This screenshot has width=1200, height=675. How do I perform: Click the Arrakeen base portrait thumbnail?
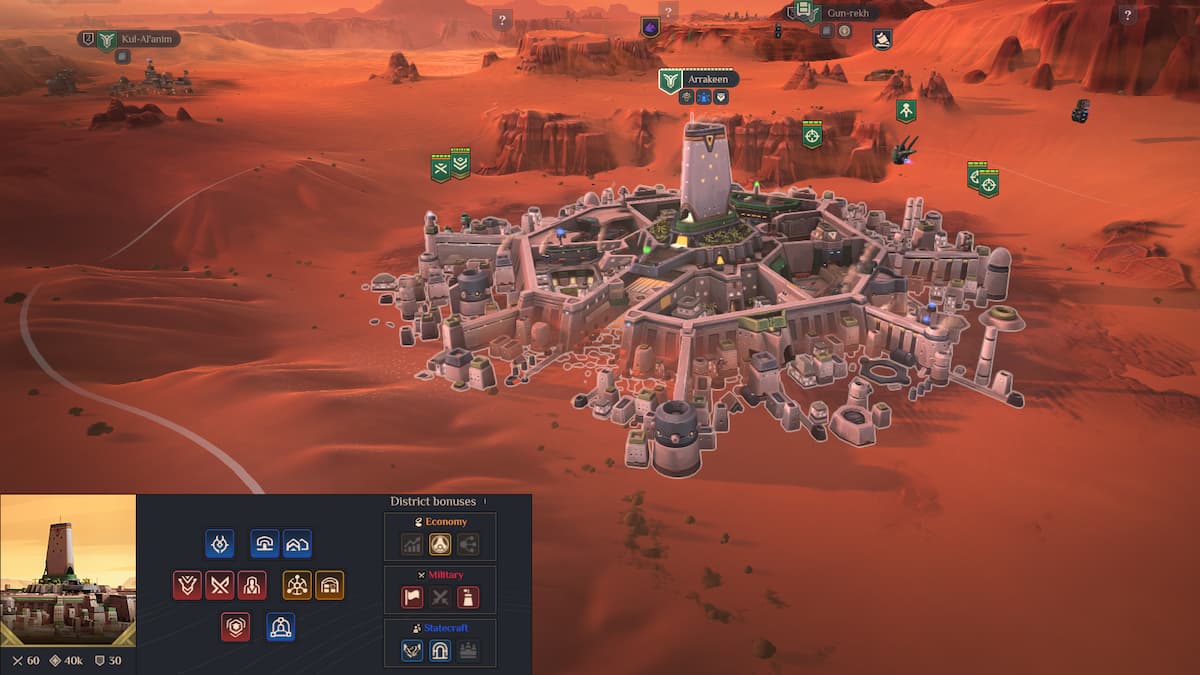[68, 570]
